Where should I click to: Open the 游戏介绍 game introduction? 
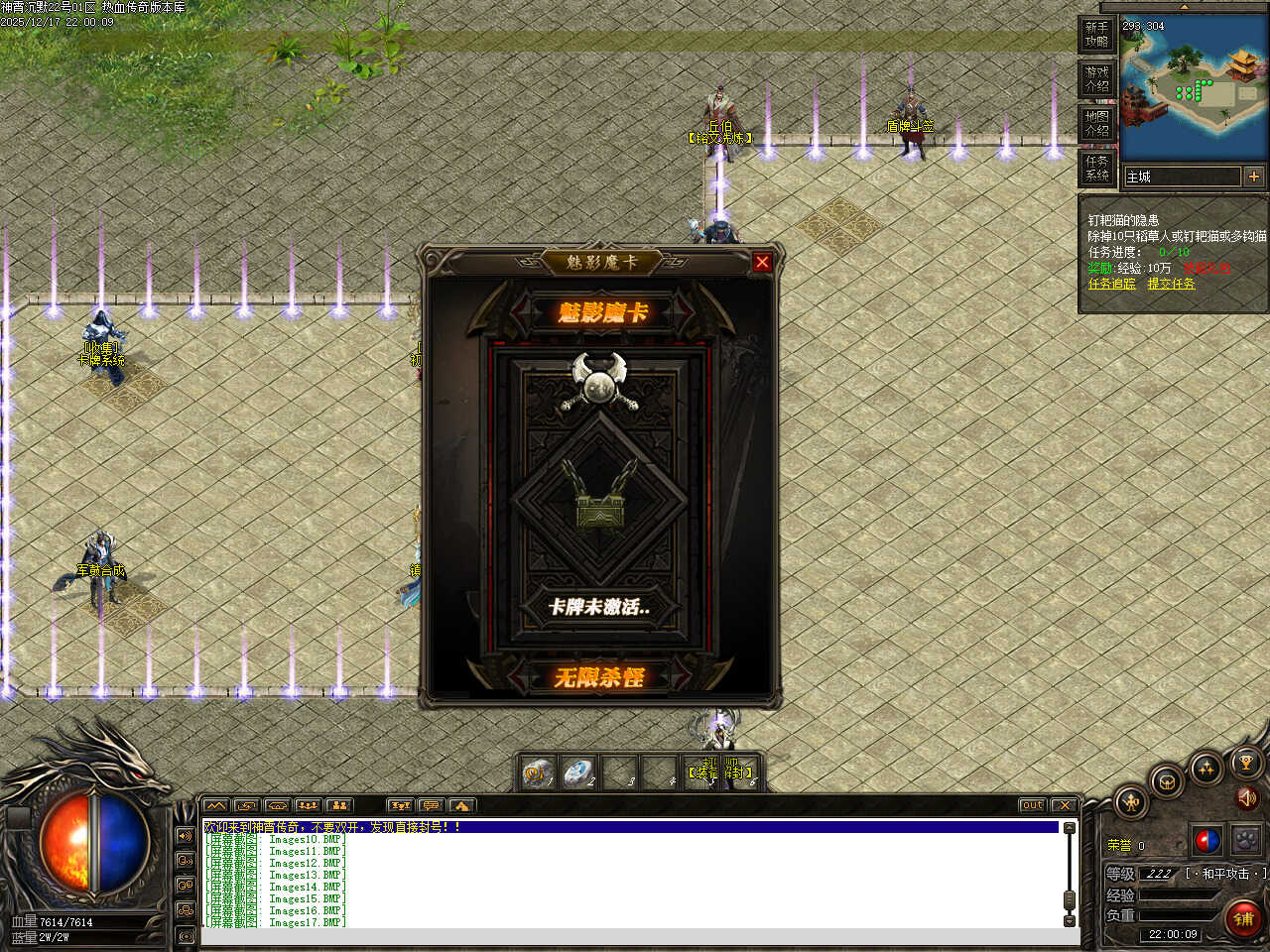pos(1096,79)
